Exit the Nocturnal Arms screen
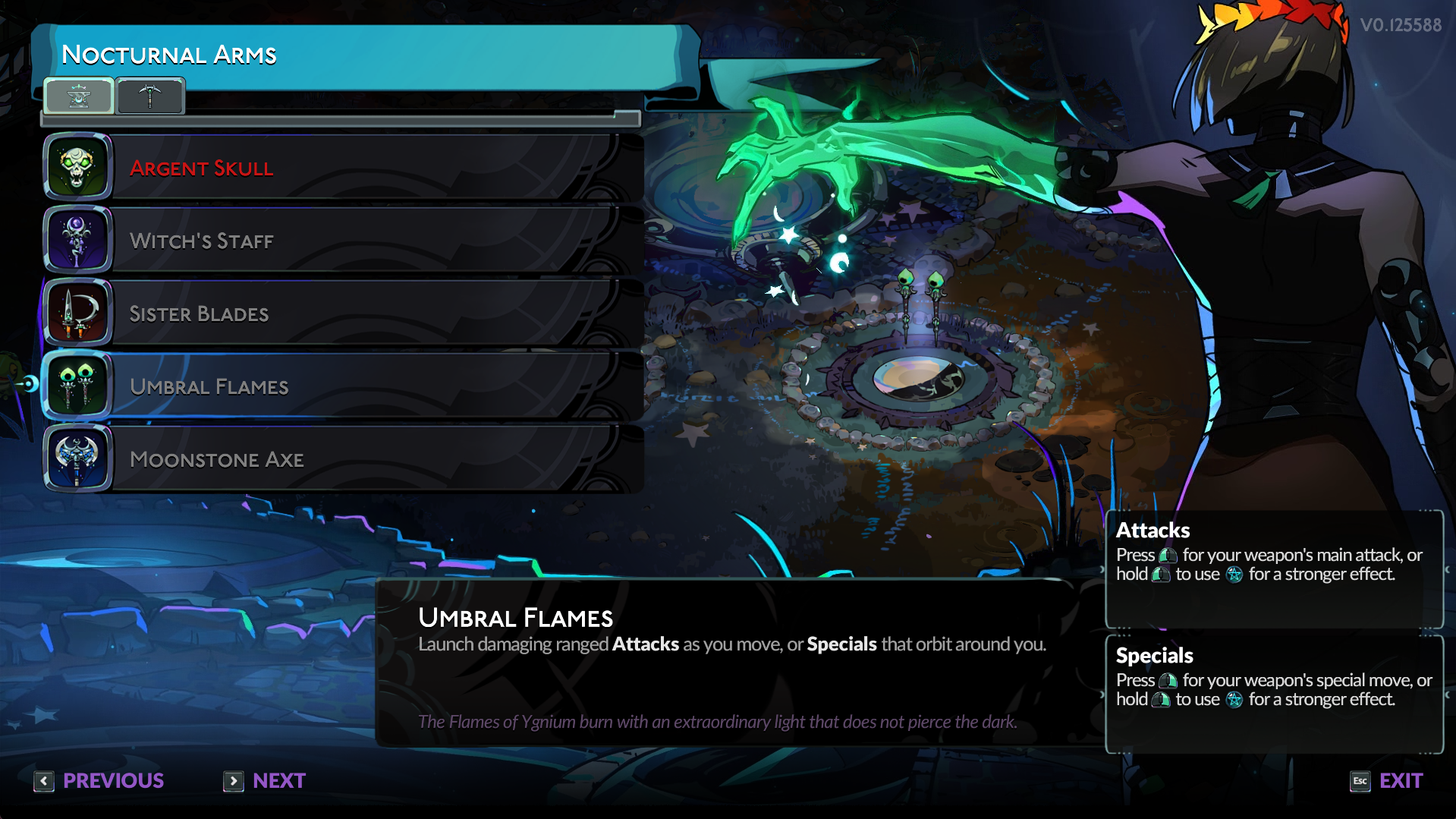This screenshot has width=1456, height=819. [1386, 780]
